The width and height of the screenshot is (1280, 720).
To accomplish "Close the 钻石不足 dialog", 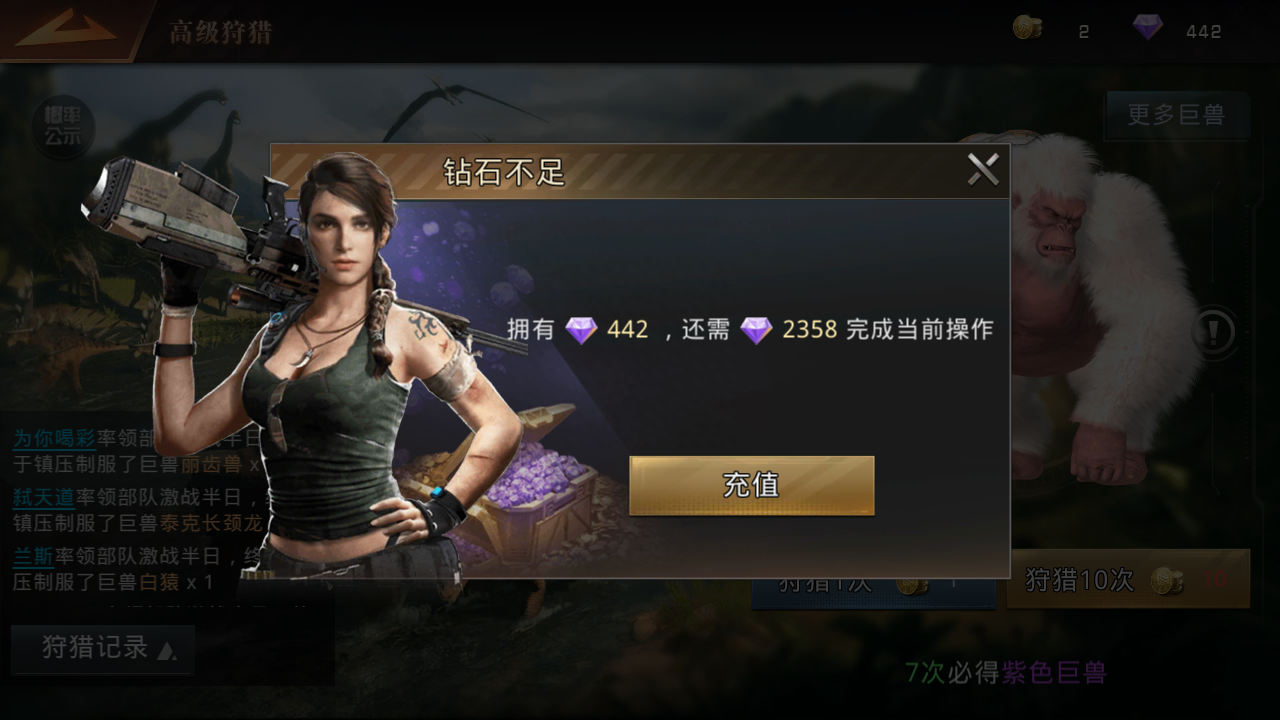I will click(x=983, y=170).
